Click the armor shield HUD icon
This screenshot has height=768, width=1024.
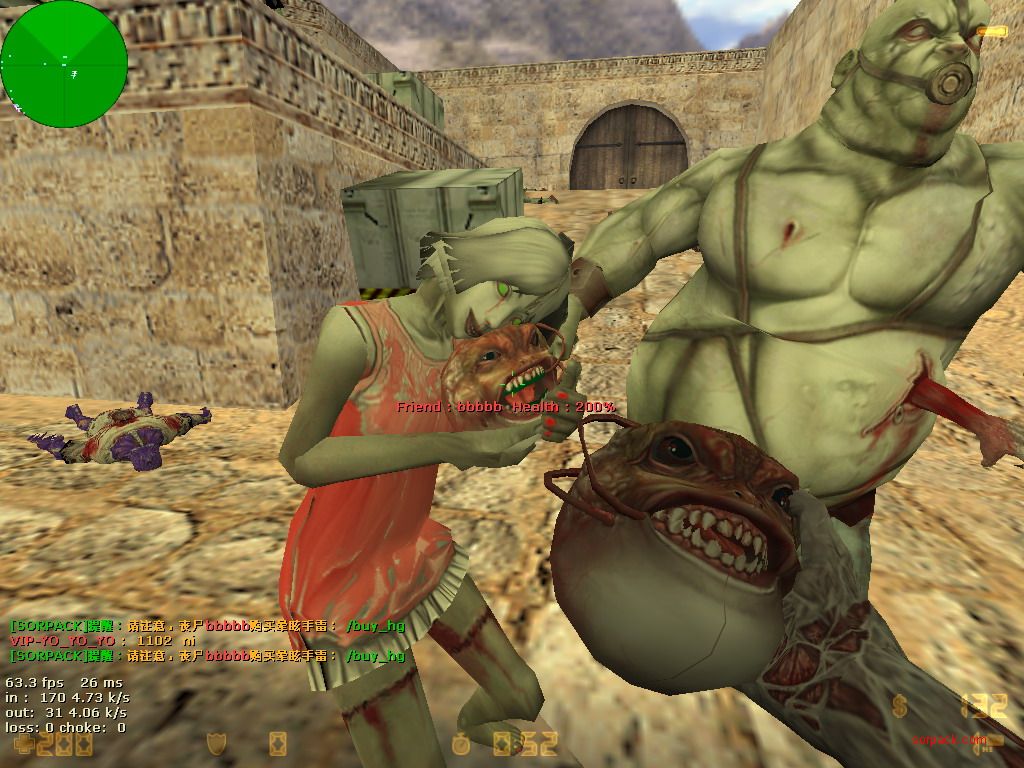click(215, 743)
